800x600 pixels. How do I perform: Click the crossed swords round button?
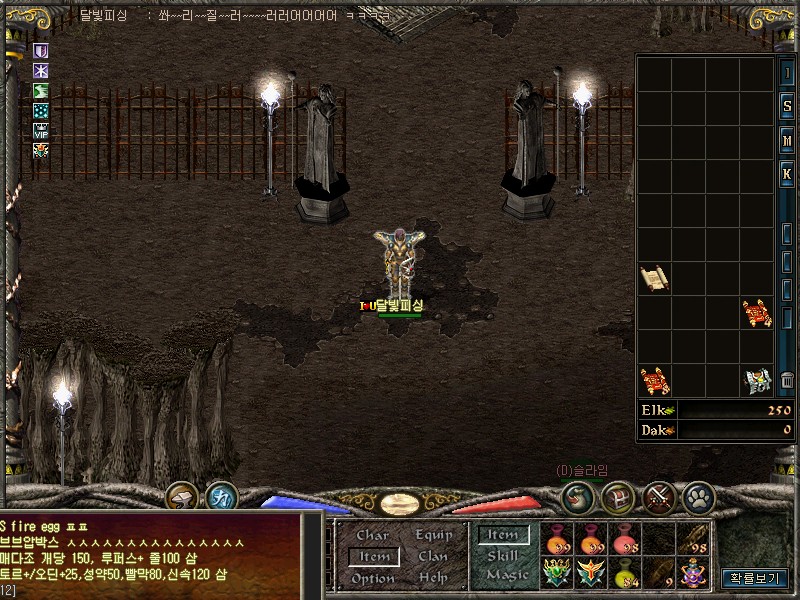click(660, 495)
